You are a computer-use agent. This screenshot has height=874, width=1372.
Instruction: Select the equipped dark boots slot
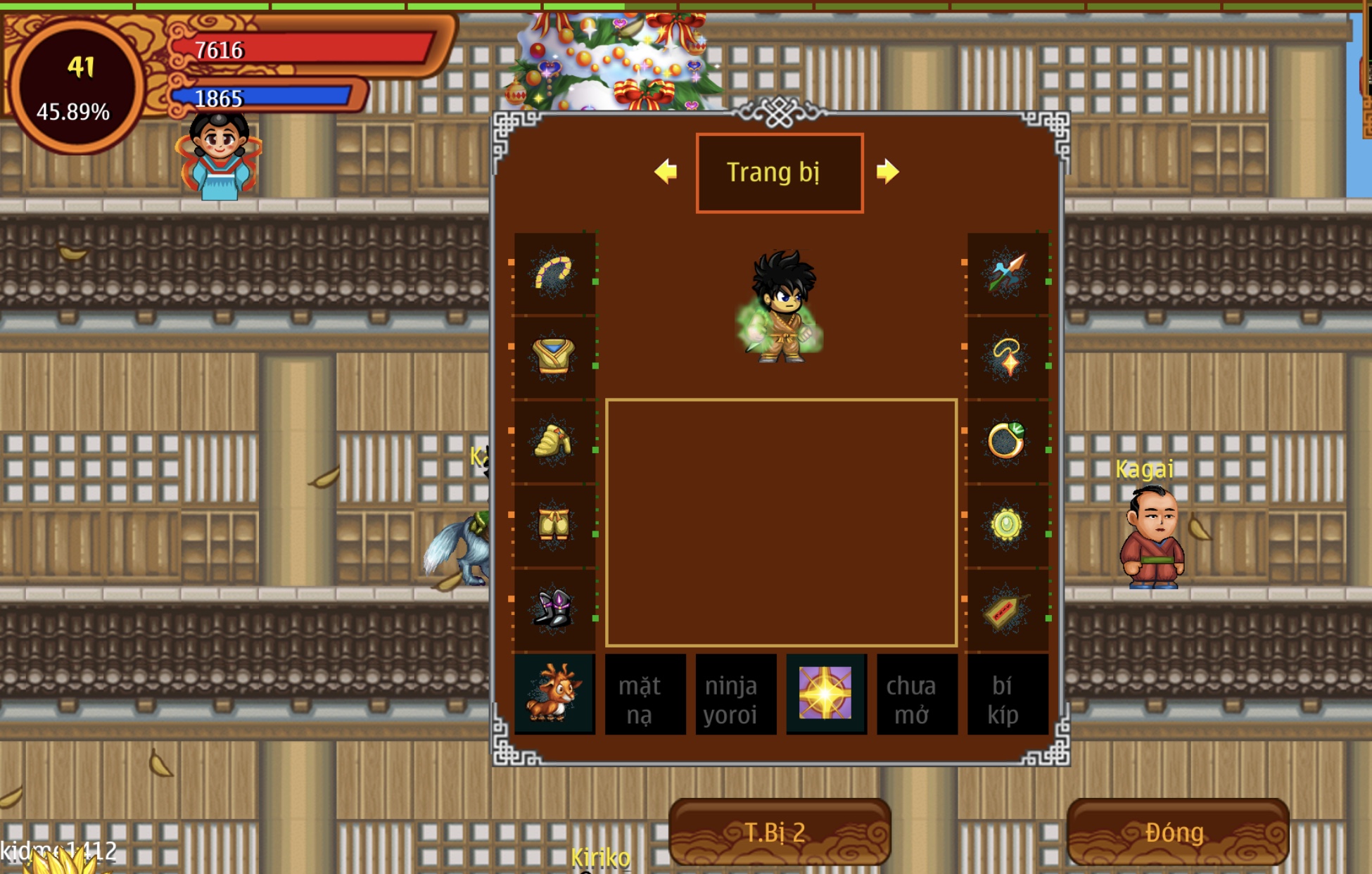[554, 609]
